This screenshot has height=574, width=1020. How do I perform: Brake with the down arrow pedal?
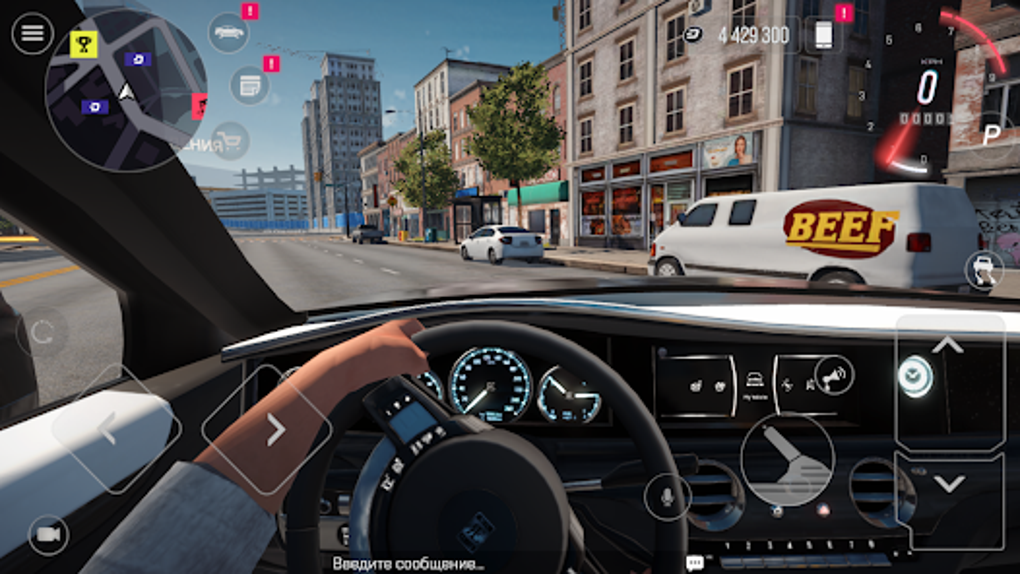coord(948,485)
